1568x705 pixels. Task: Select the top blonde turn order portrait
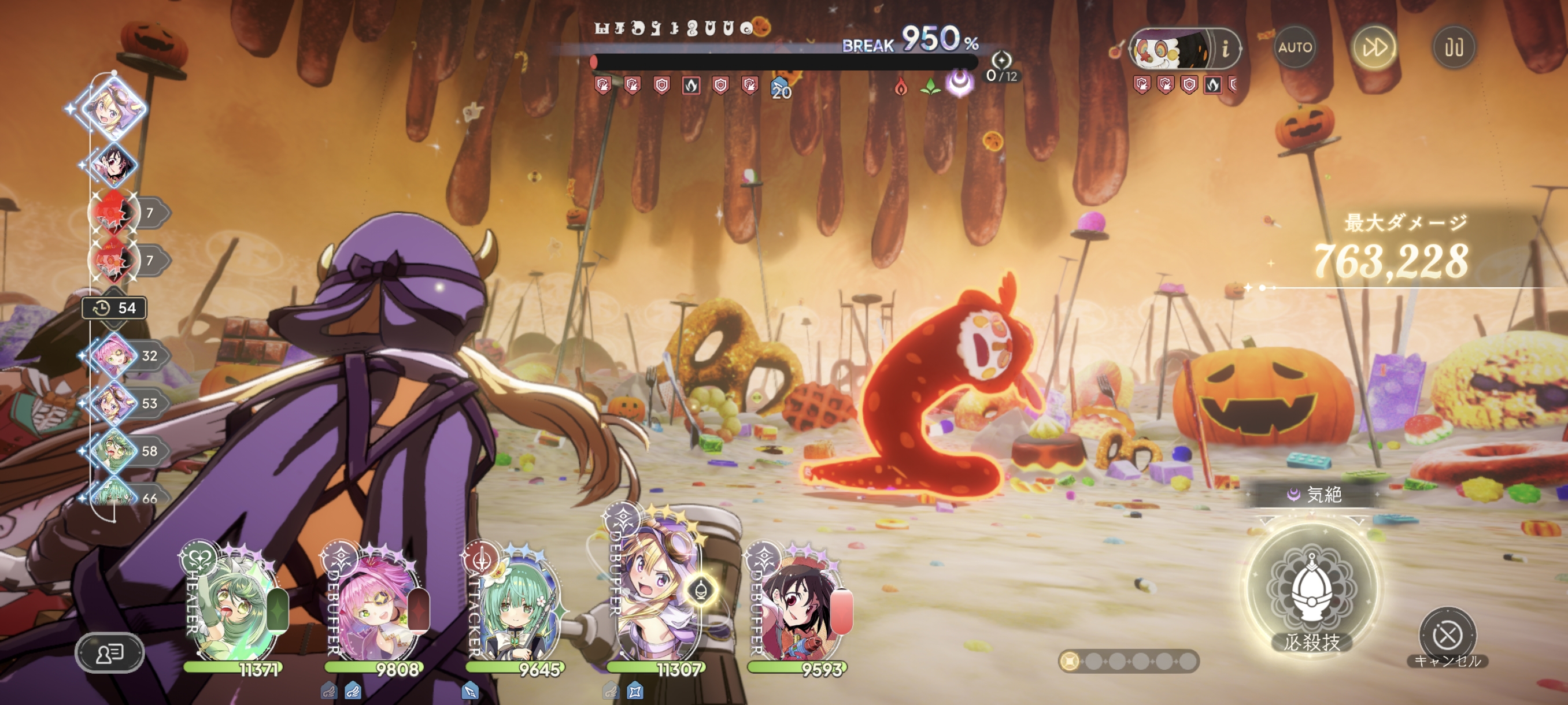[x=114, y=108]
